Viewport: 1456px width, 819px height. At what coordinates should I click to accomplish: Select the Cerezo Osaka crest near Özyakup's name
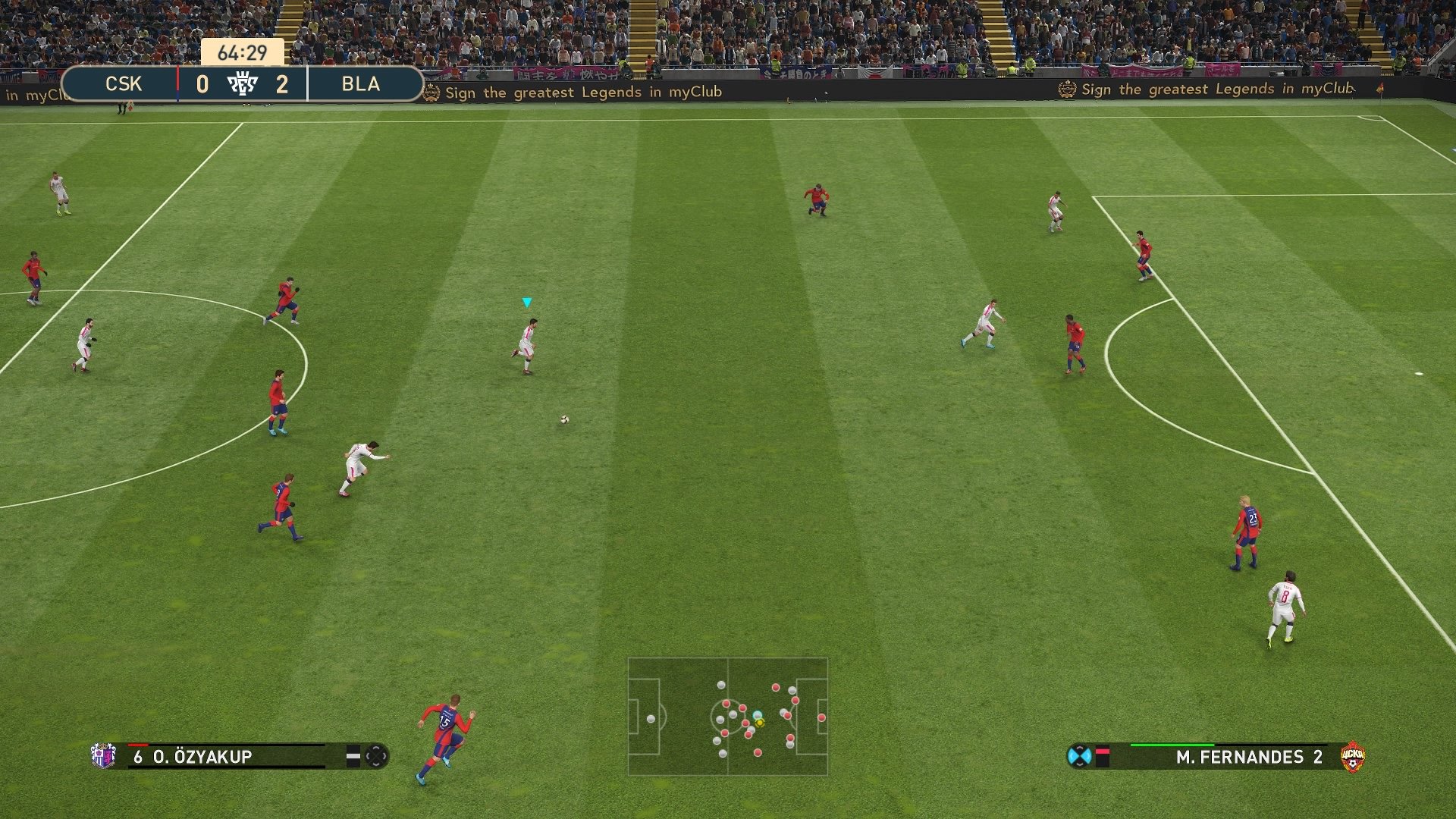pyautogui.click(x=102, y=756)
